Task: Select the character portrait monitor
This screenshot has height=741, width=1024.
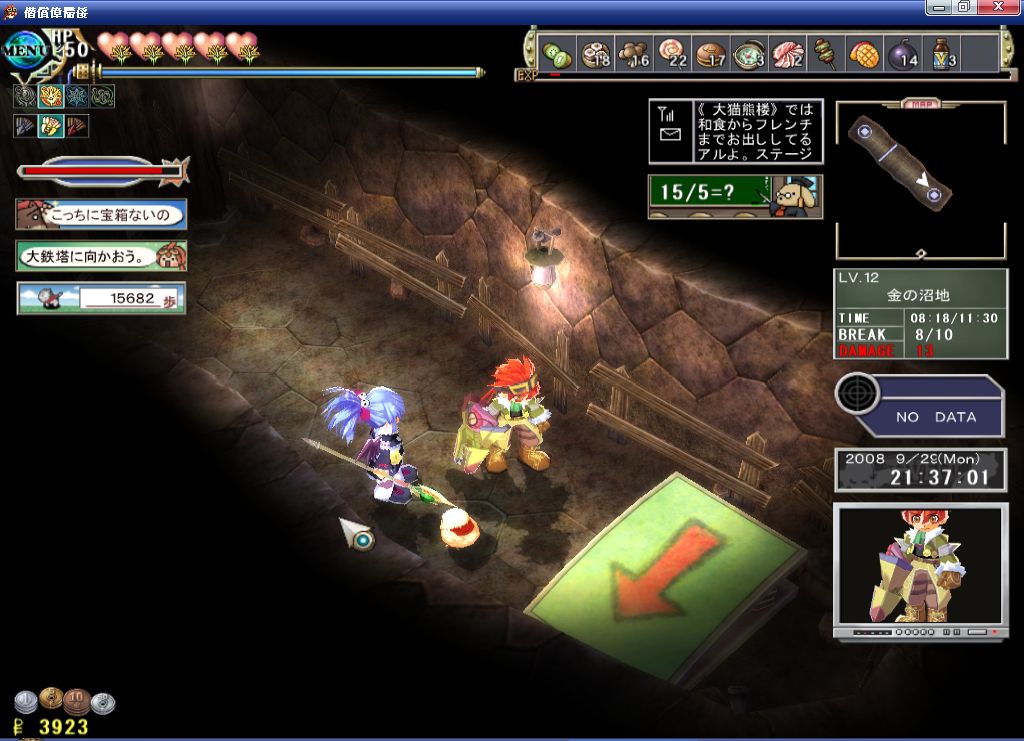Action: [919, 570]
